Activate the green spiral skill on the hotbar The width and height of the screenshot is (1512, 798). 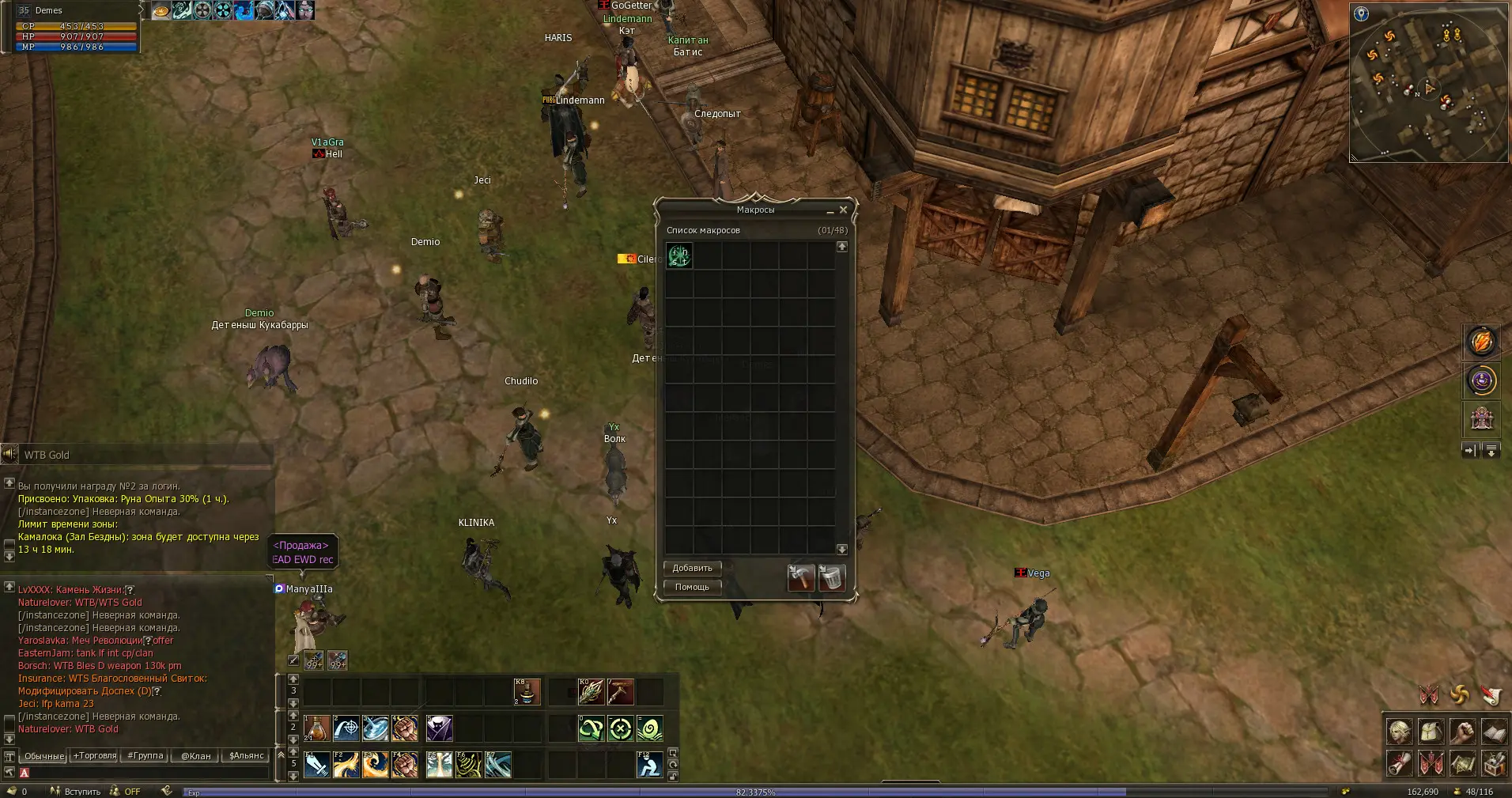[649, 728]
